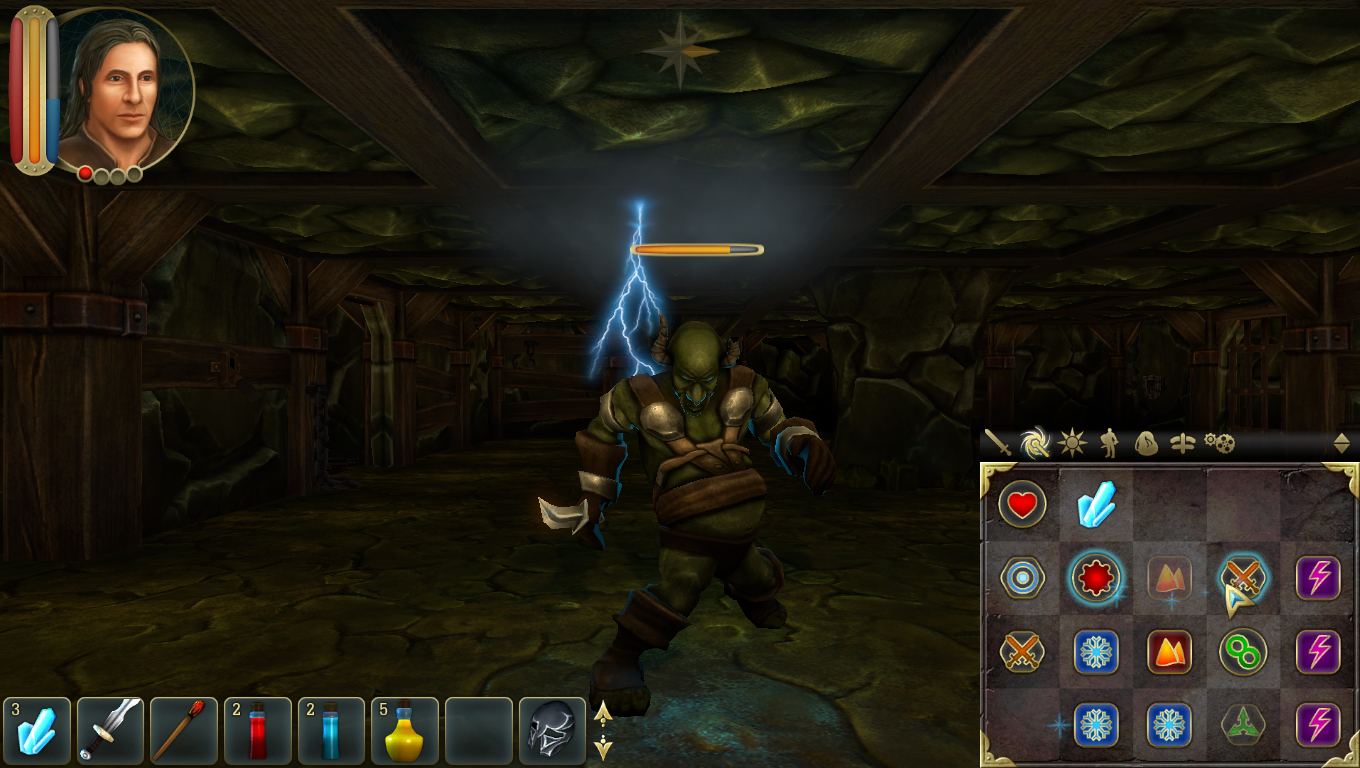
Task: Open the gears settings tab
Action: [x=1219, y=442]
